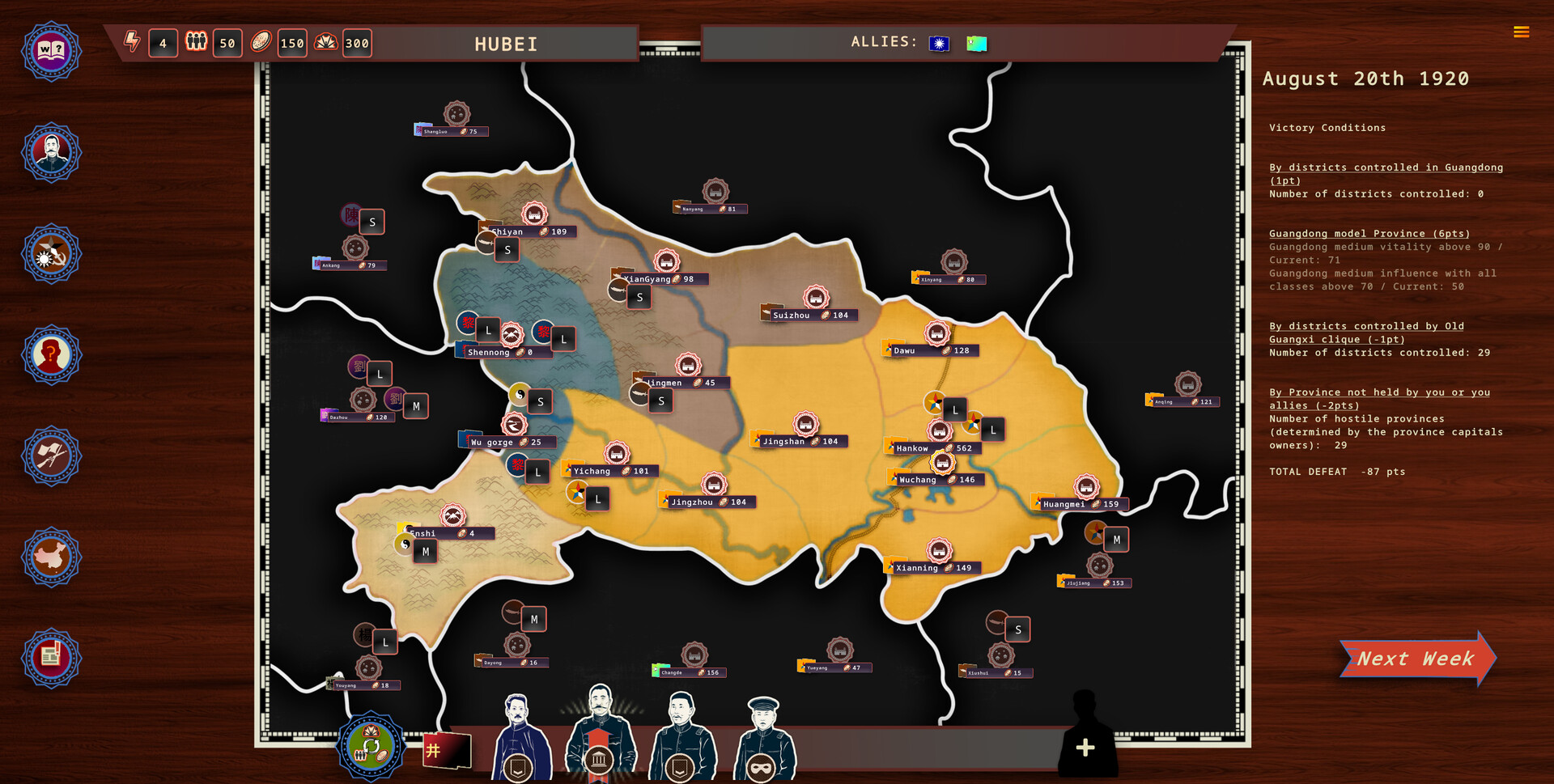
Task: Open the 'Guangdong model Province (6pts)' link
Action: pos(1369,233)
